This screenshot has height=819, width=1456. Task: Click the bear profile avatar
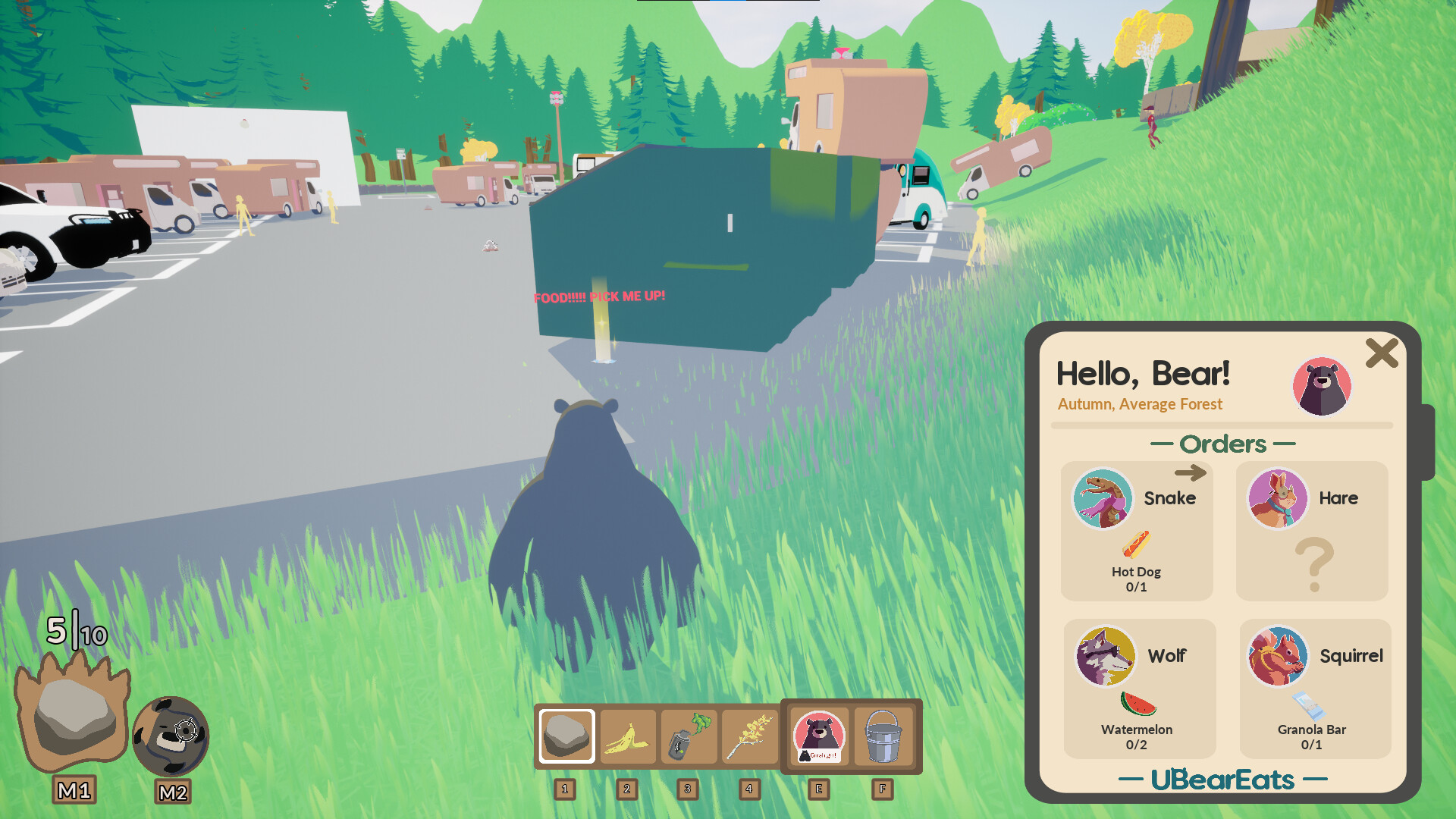[1322, 386]
